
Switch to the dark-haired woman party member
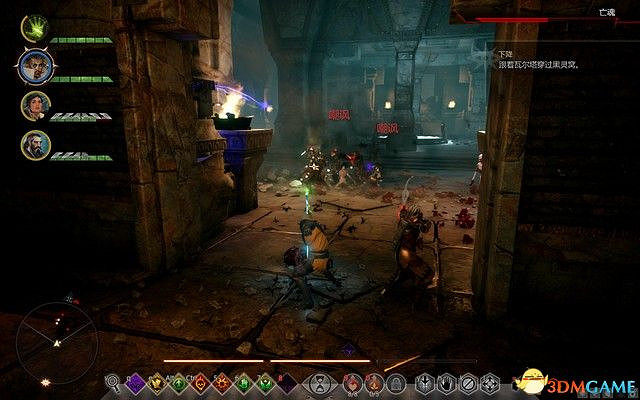pos(31,106)
